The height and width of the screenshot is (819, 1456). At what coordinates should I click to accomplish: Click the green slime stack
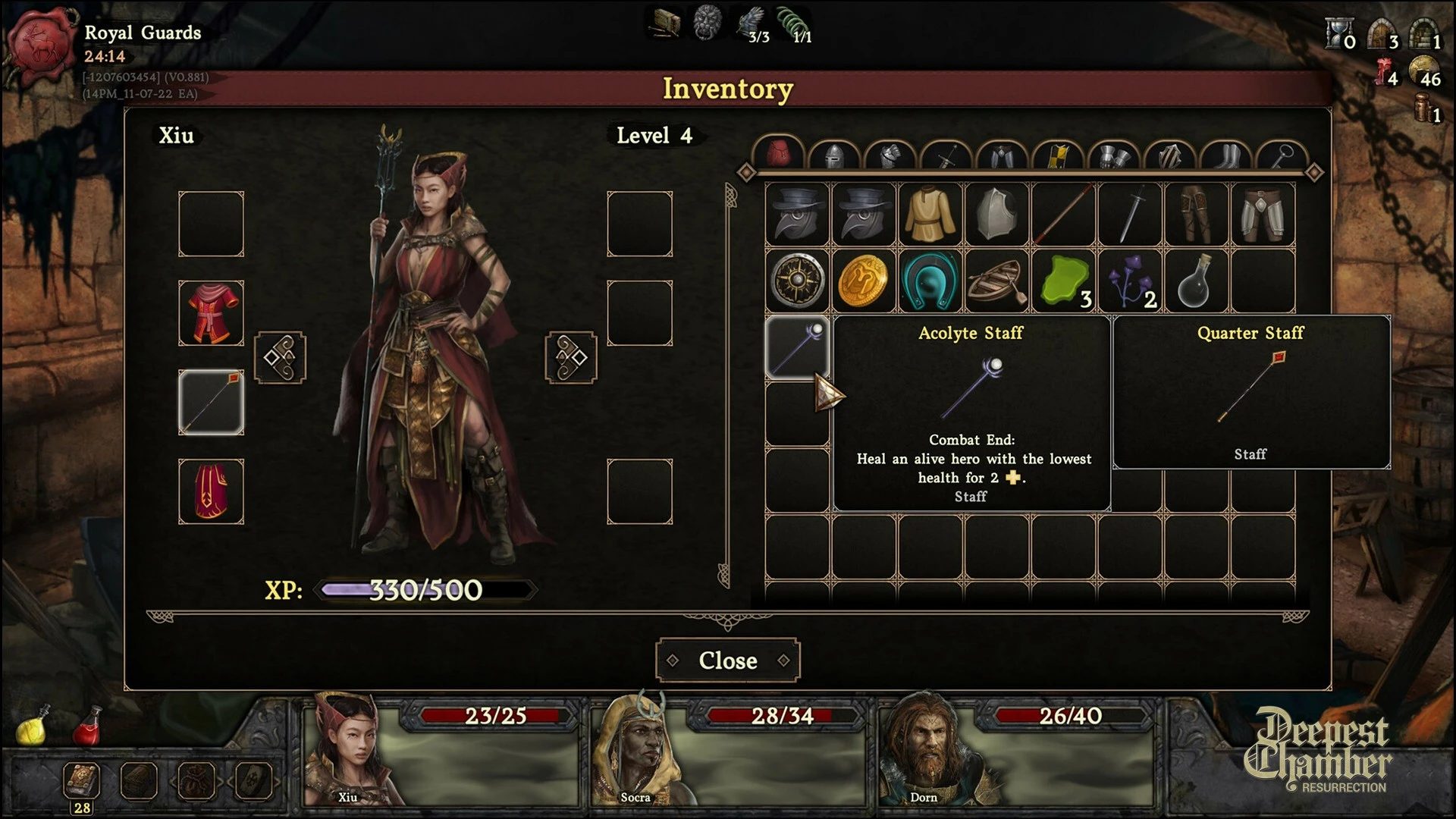(x=1063, y=281)
